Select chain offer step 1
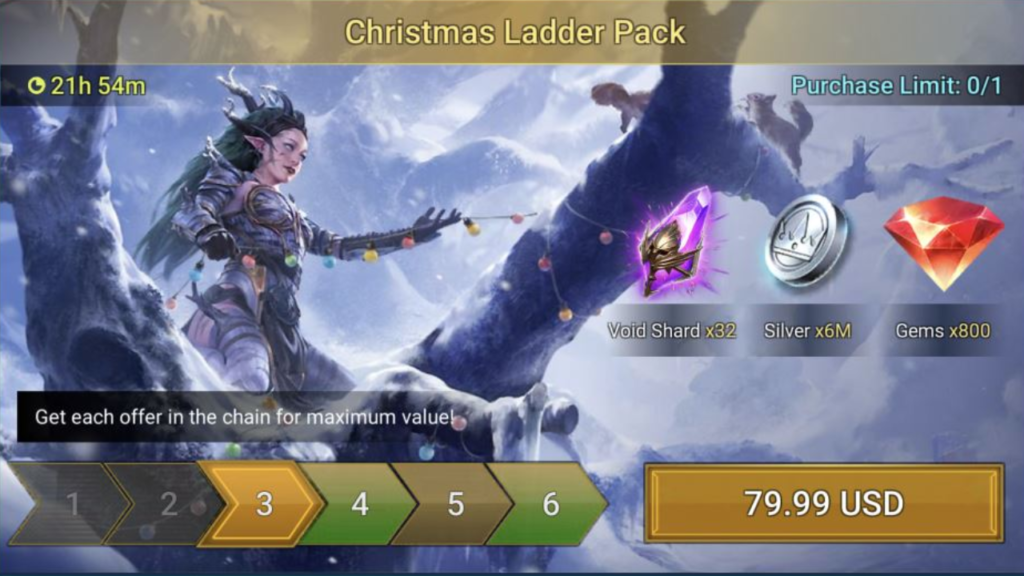The width and height of the screenshot is (1024, 576). [71, 504]
